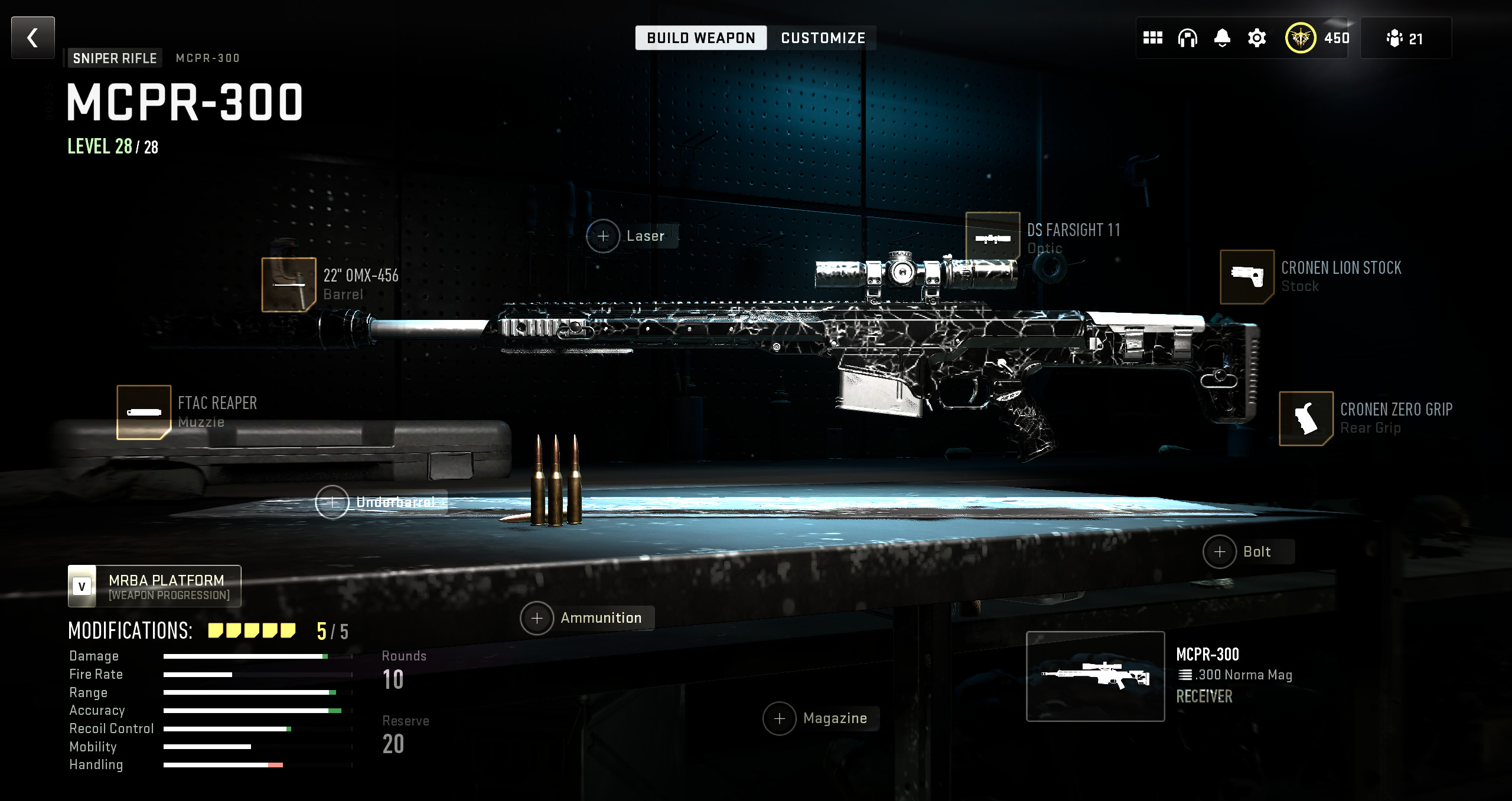Open the MCPR-300 receiver thumbnail
Image resolution: width=1512 pixels, height=801 pixels.
pos(1095,676)
